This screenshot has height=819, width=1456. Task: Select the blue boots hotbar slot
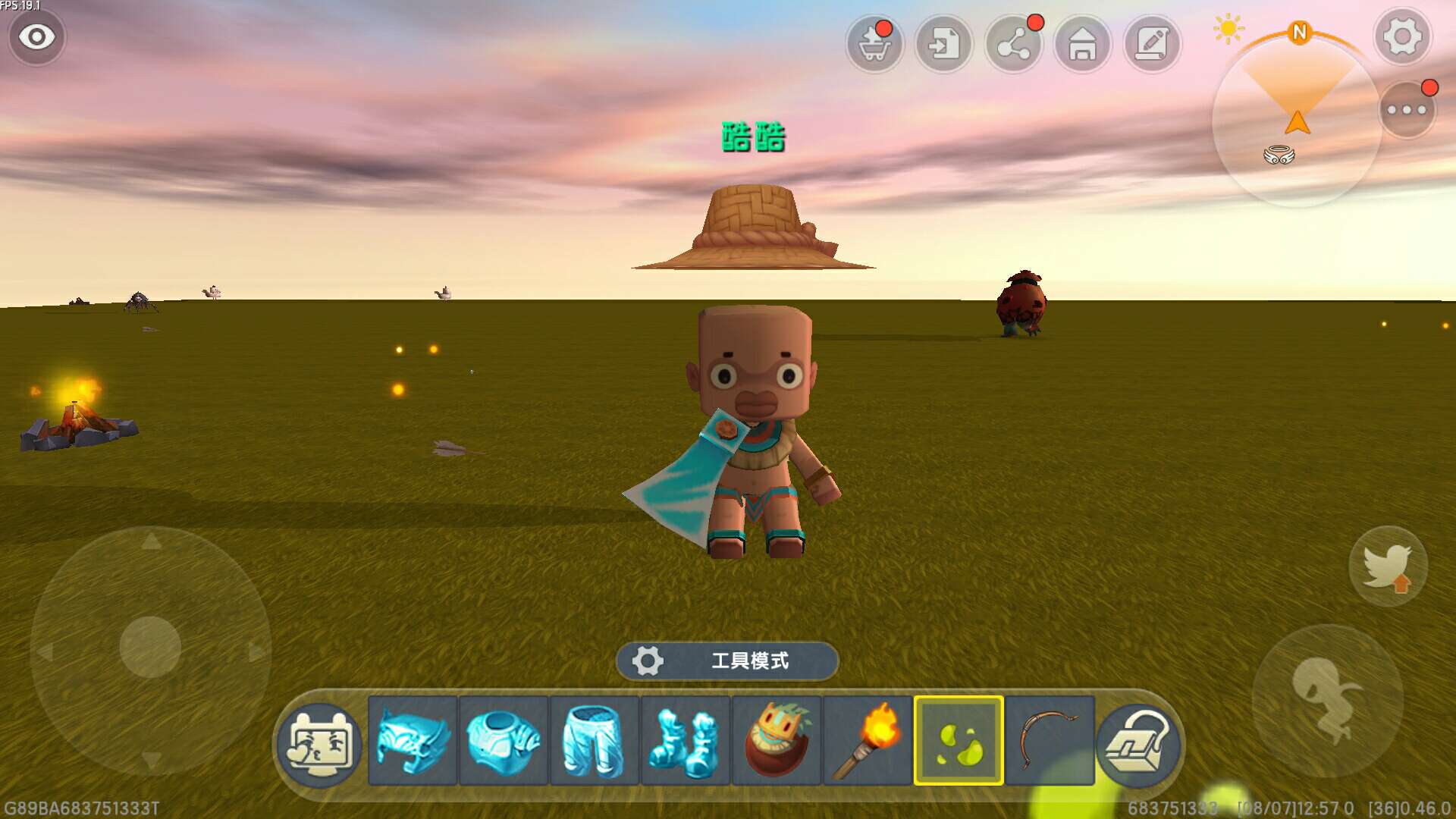(x=686, y=741)
